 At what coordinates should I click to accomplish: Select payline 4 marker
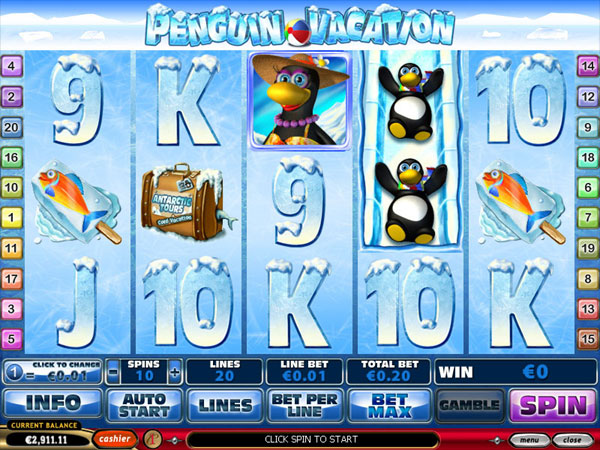(x=12, y=67)
